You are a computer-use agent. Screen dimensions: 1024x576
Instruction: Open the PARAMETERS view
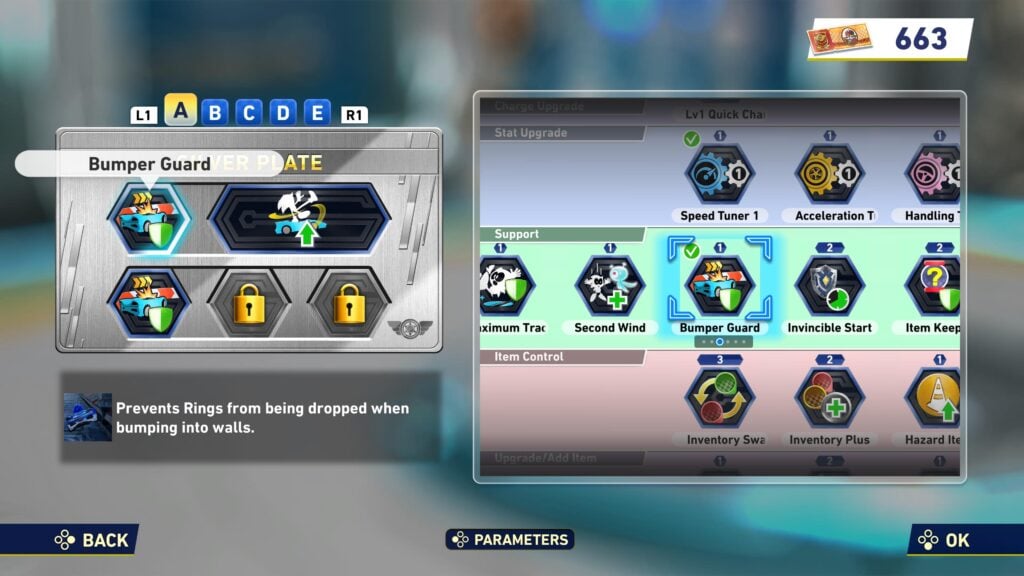tap(510, 540)
